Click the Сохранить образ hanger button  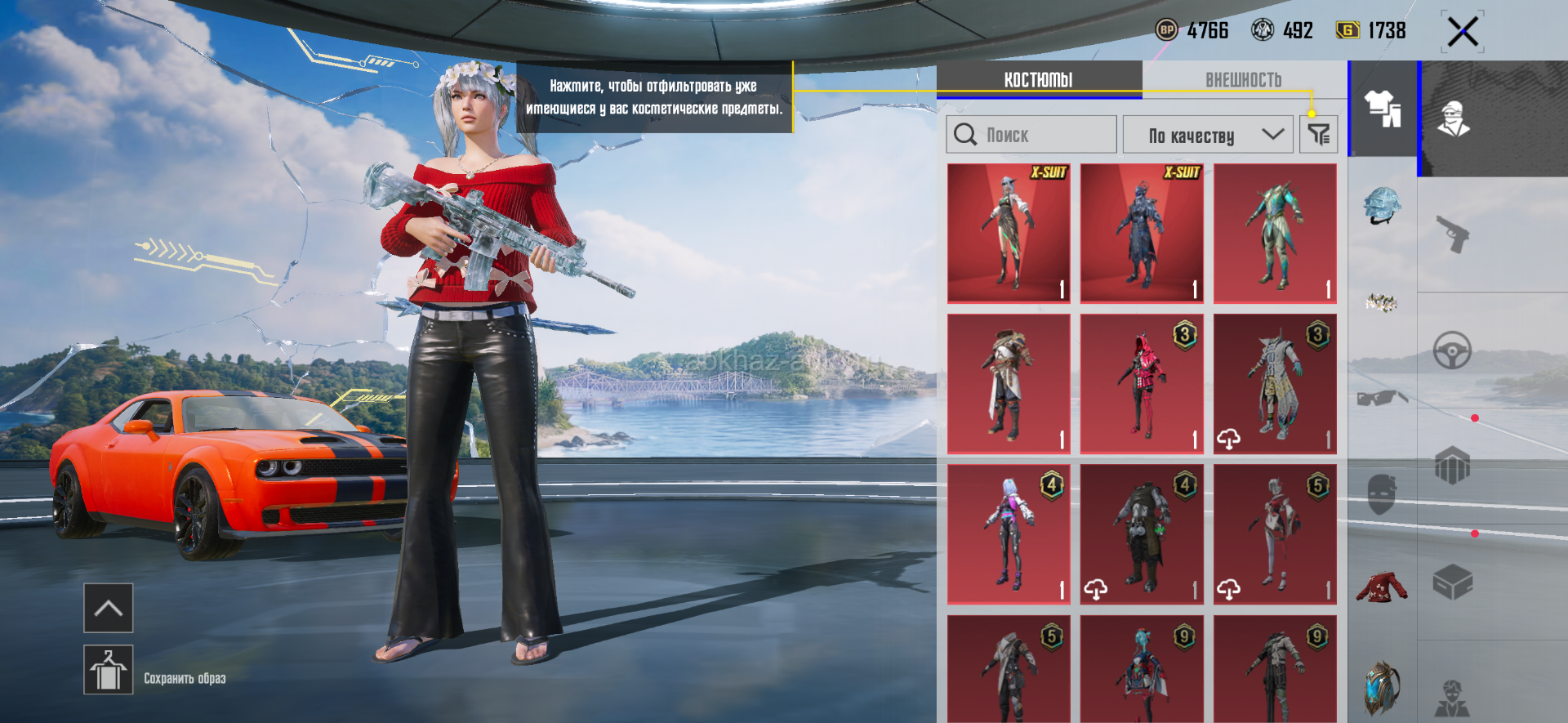click(108, 670)
